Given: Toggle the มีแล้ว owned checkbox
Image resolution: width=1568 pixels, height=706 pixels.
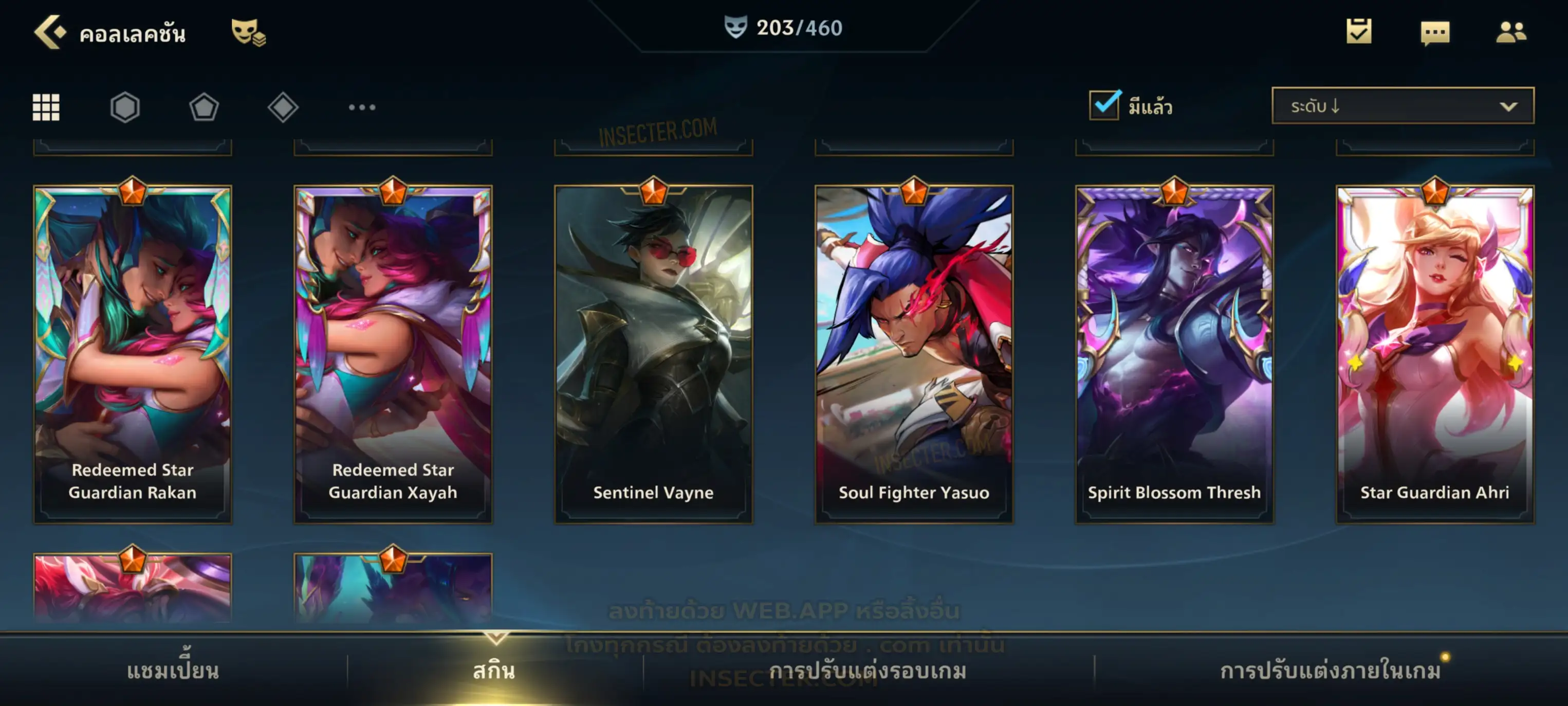Looking at the screenshot, I should pos(1104,105).
